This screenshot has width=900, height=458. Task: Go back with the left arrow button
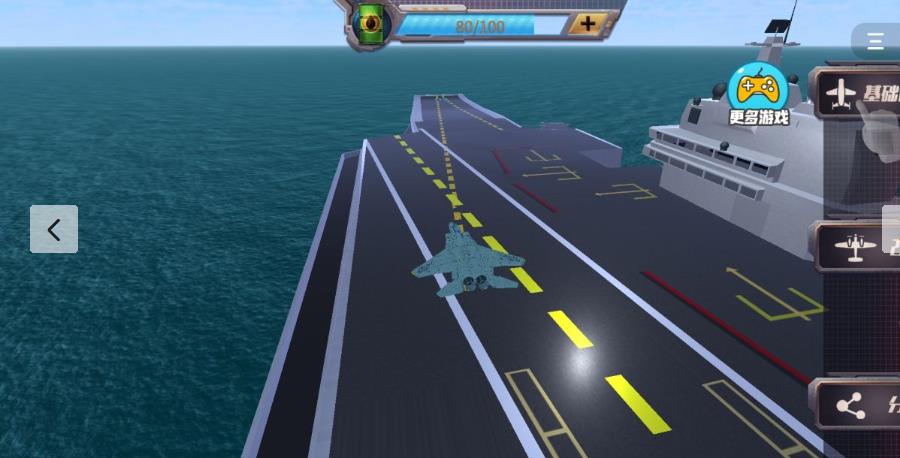pyautogui.click(x=54, y=229)
